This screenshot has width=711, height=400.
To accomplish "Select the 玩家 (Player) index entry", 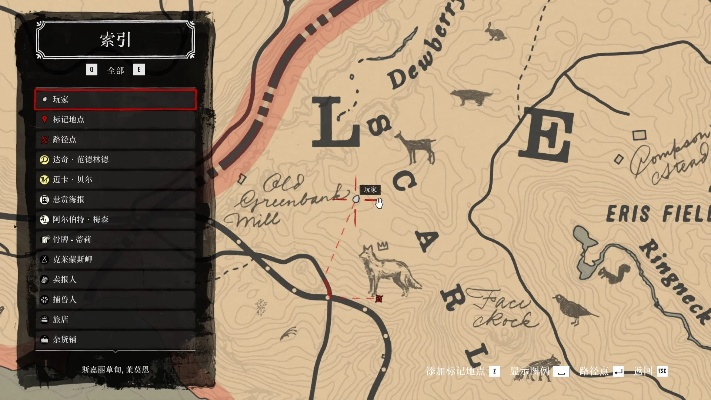I will 114,99.
